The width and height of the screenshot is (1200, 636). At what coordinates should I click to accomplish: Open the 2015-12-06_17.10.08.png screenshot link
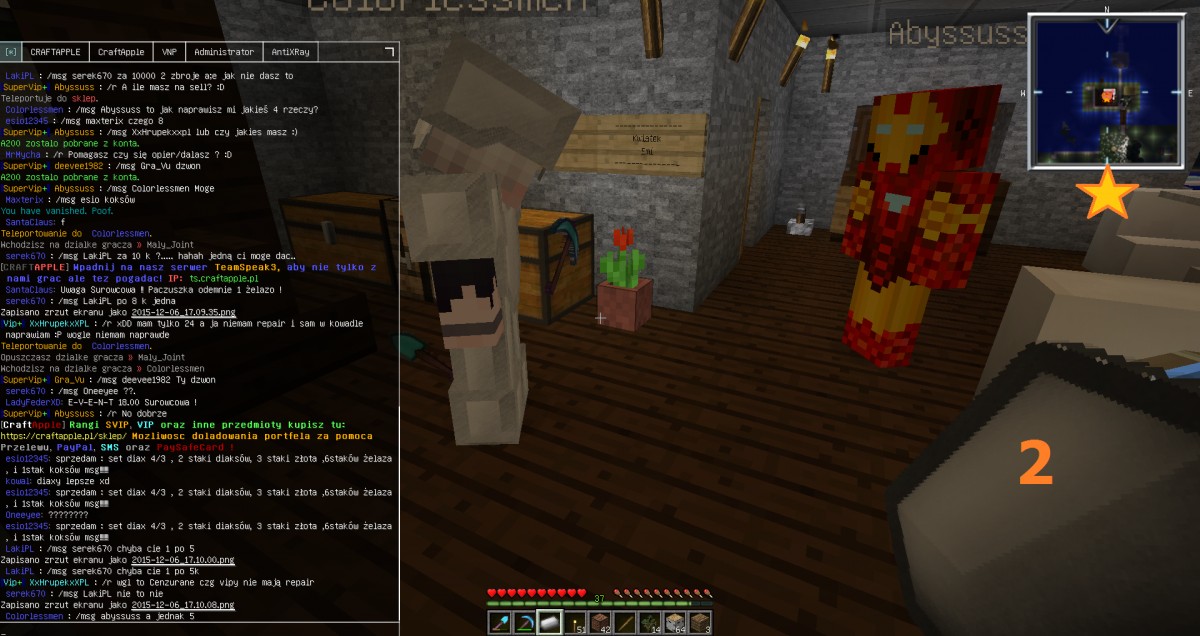pos(184,605)
